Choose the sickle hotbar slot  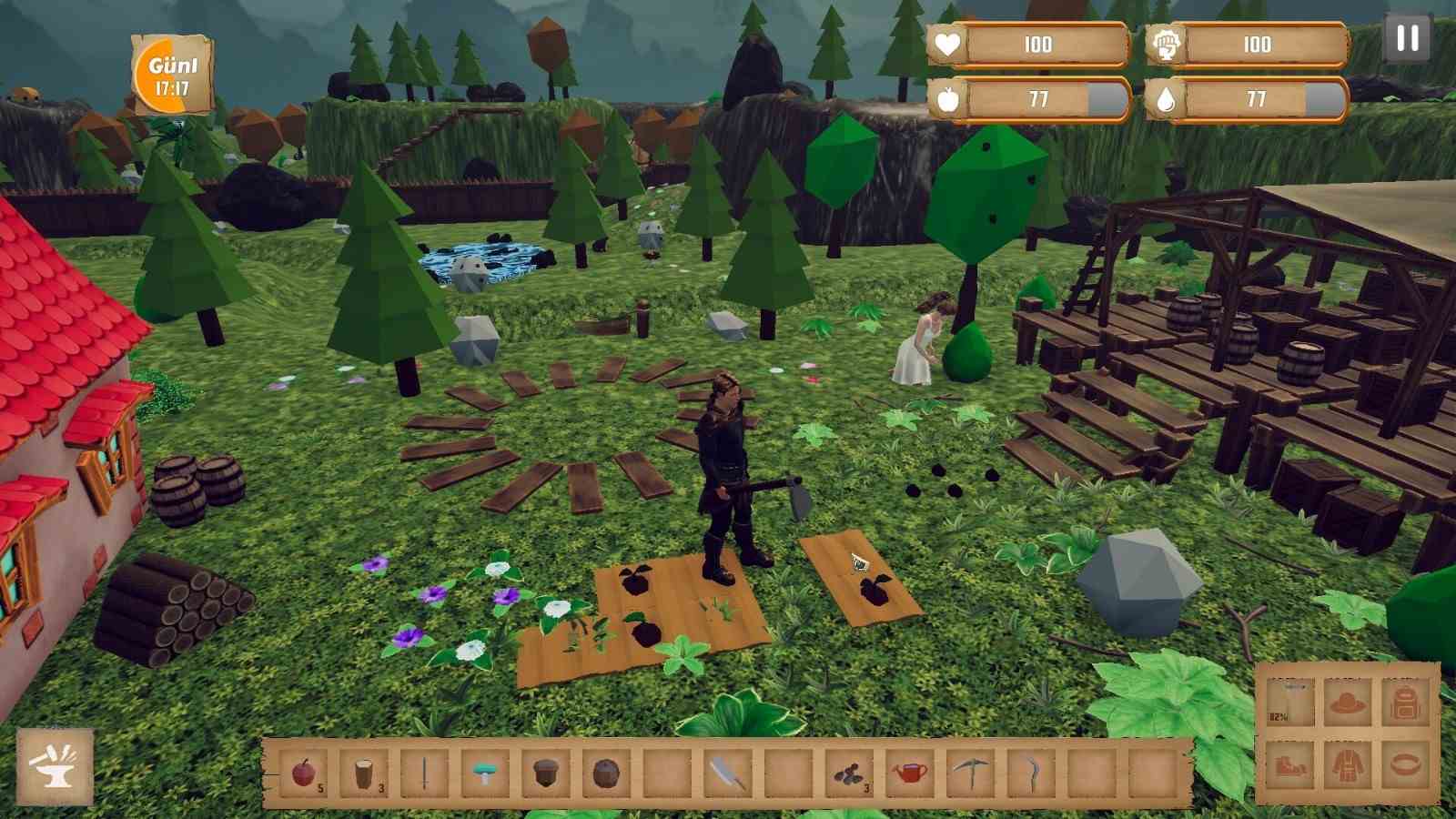tap(1031, 773)
